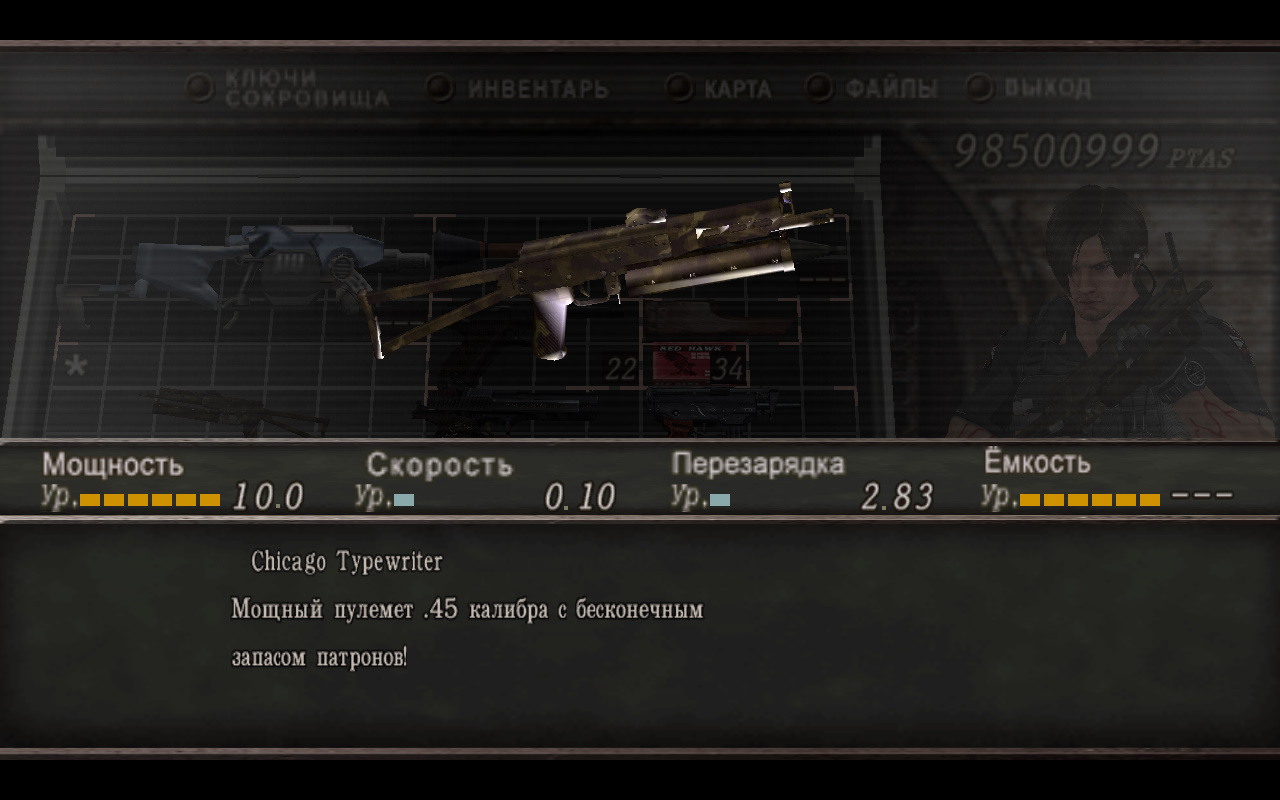Viewport: 1280px width, 800px height.
Task: Switch to the Инвентарь tab
Action: pos(537,89)
